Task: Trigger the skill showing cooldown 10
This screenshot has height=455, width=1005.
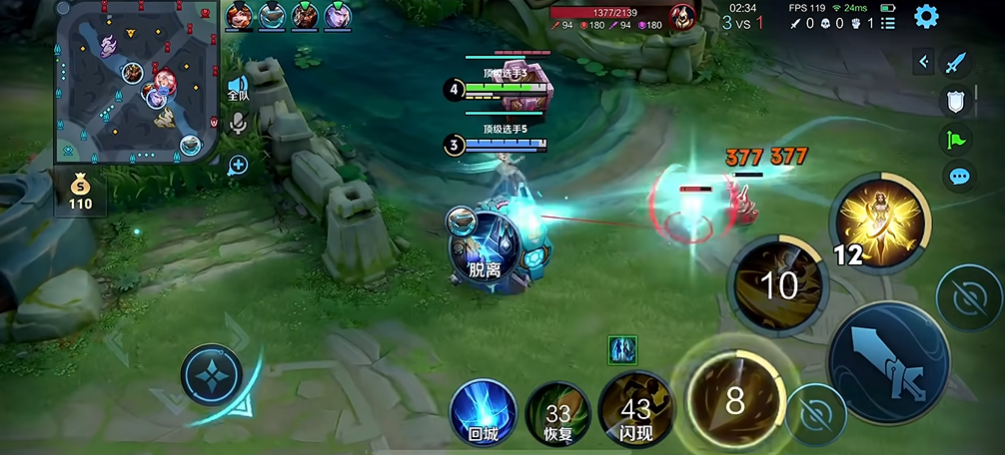Action: pyautogui.click(x=779, y=285)
